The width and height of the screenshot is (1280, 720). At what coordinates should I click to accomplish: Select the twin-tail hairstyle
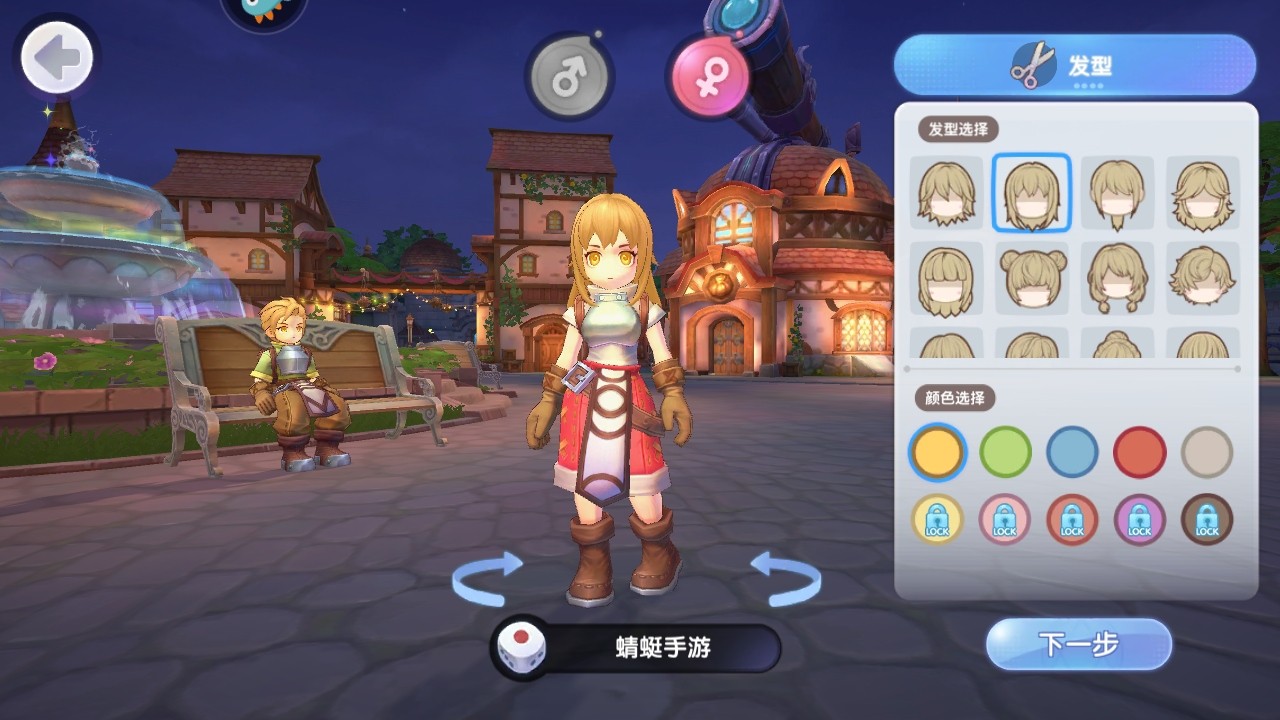tap(1117, 278)
